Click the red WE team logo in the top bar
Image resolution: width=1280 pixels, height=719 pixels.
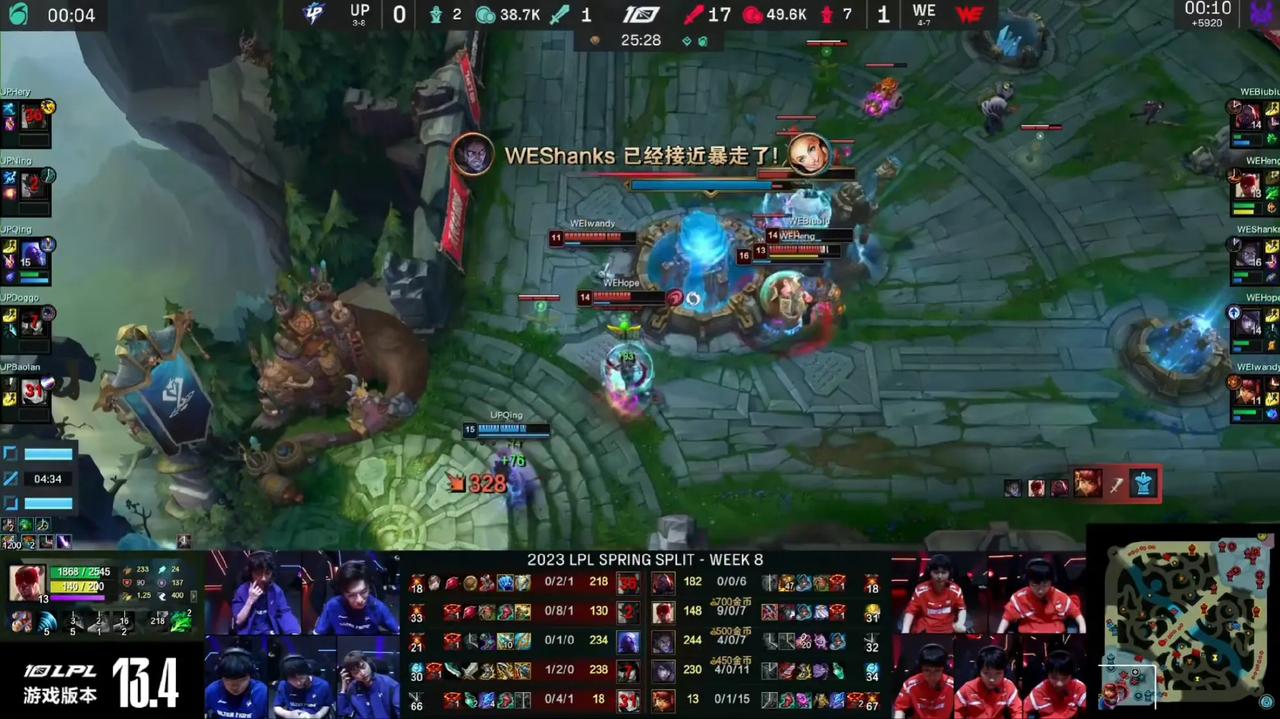969,14
